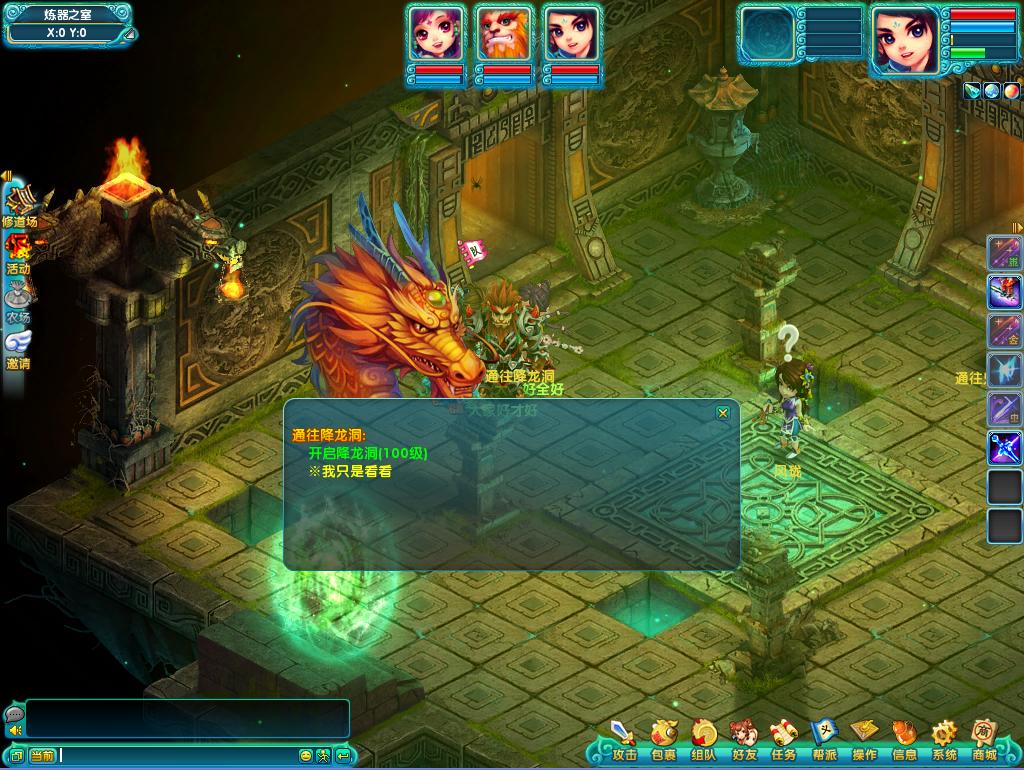Open the 系统 system settings gear

coord(944,740)
